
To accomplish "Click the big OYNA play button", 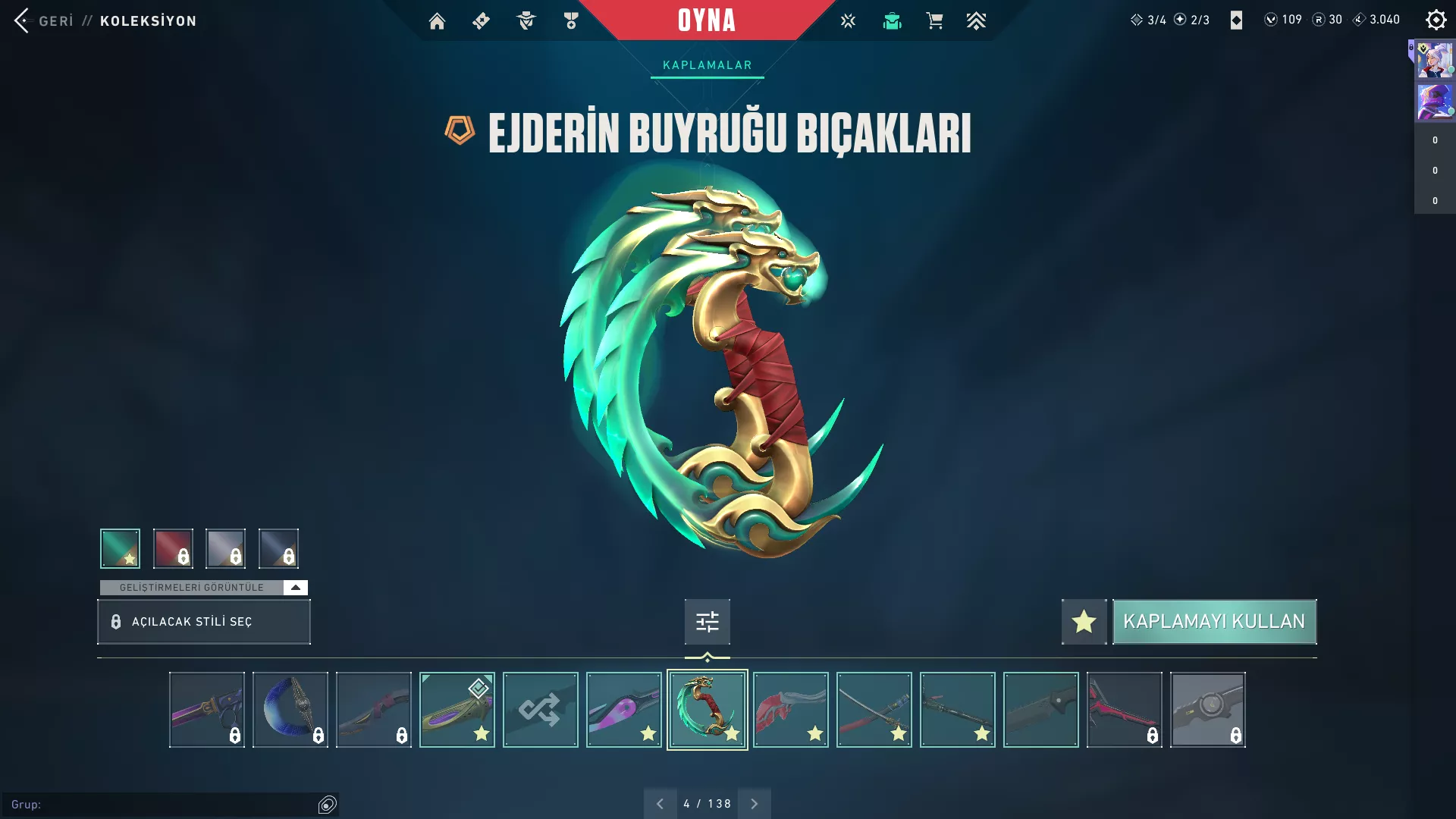I will coord(707,20).
